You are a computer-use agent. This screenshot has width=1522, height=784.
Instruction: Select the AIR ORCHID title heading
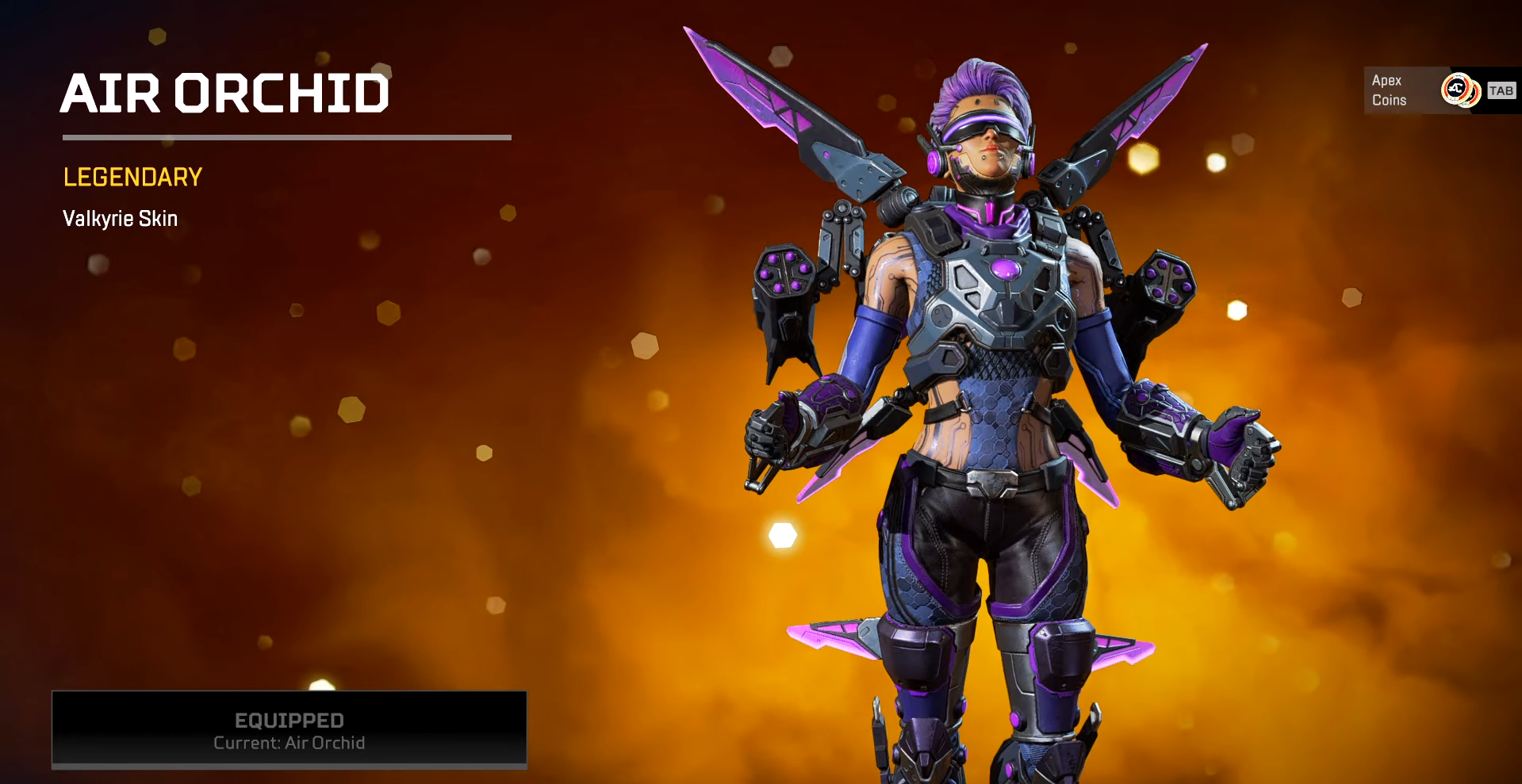(x=226, y=93)
